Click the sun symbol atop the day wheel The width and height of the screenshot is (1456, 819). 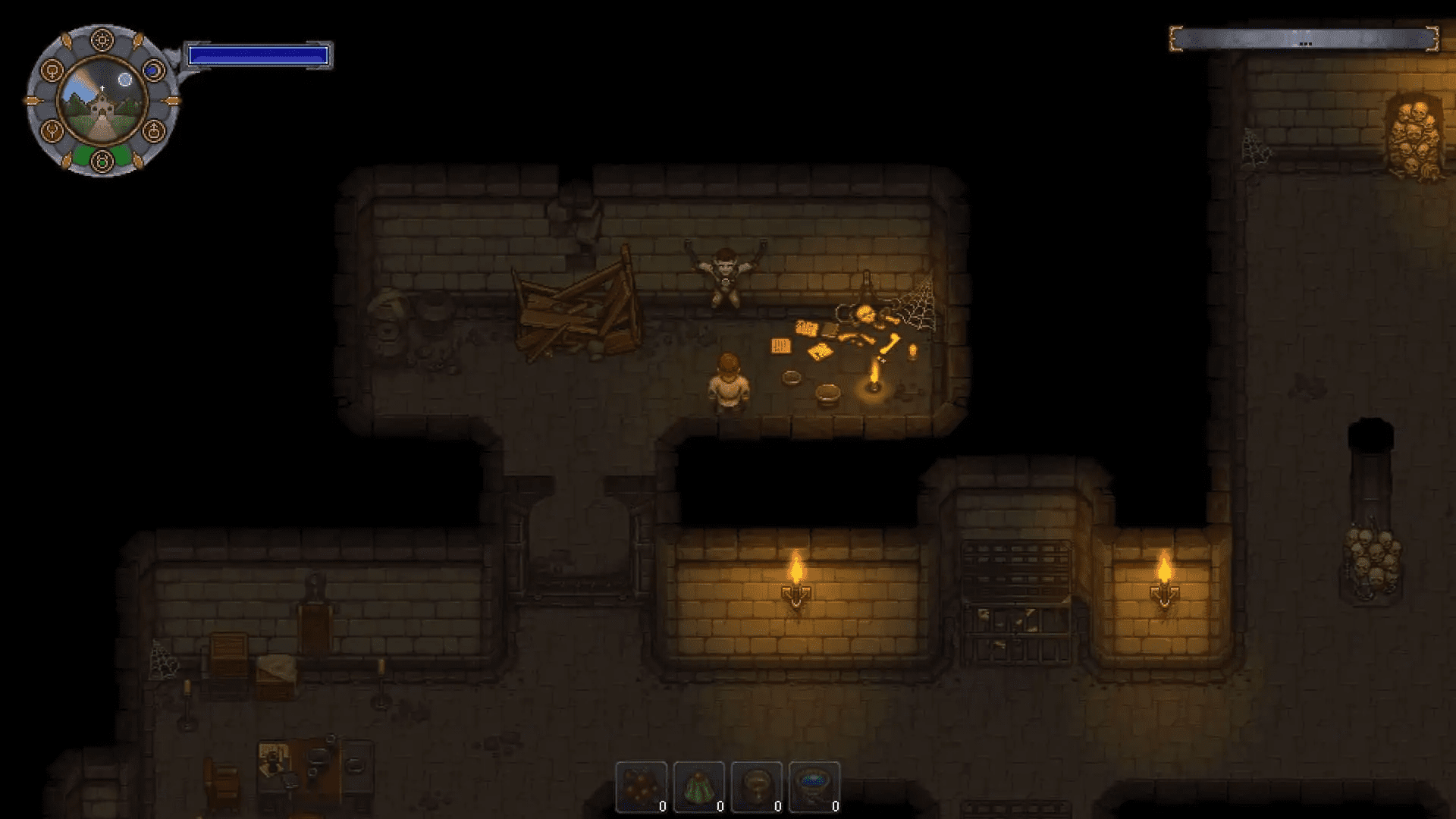point(102,39)
